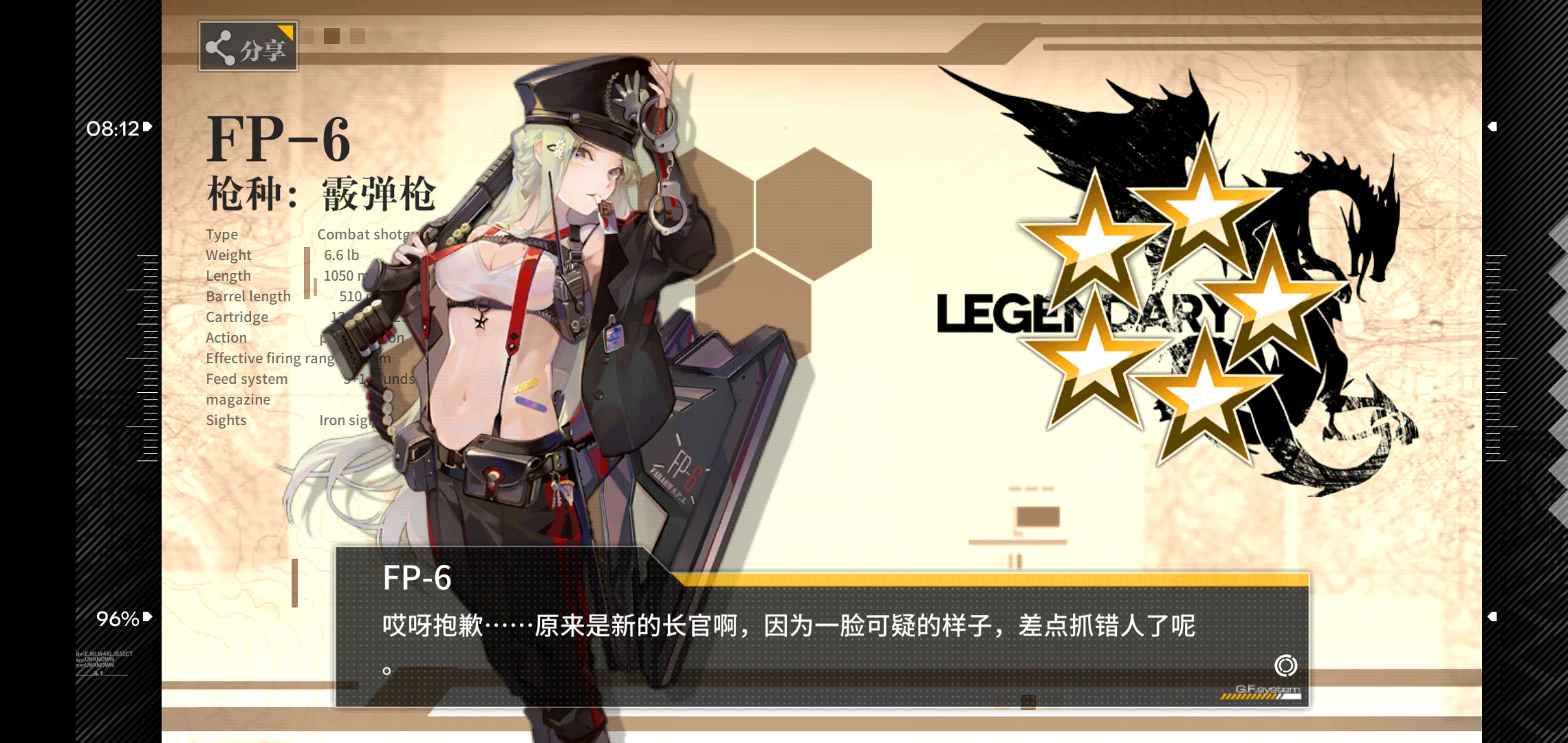This screenshot has width=1568, height=743.
Task: Expand the Feed system specification row
Action: point(247,378)
